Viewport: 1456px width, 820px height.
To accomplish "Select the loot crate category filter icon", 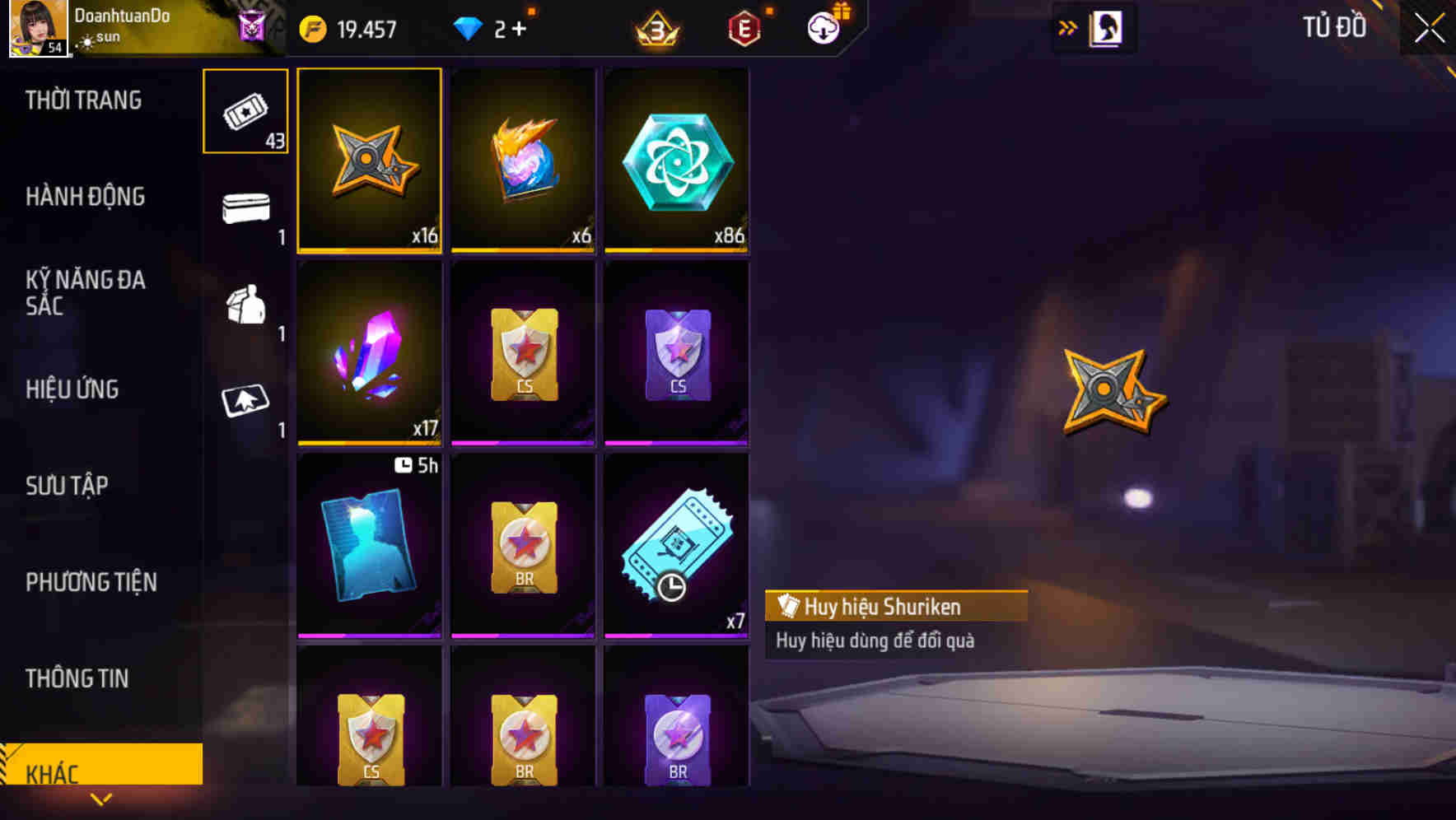I will click(x=244, y=309).
